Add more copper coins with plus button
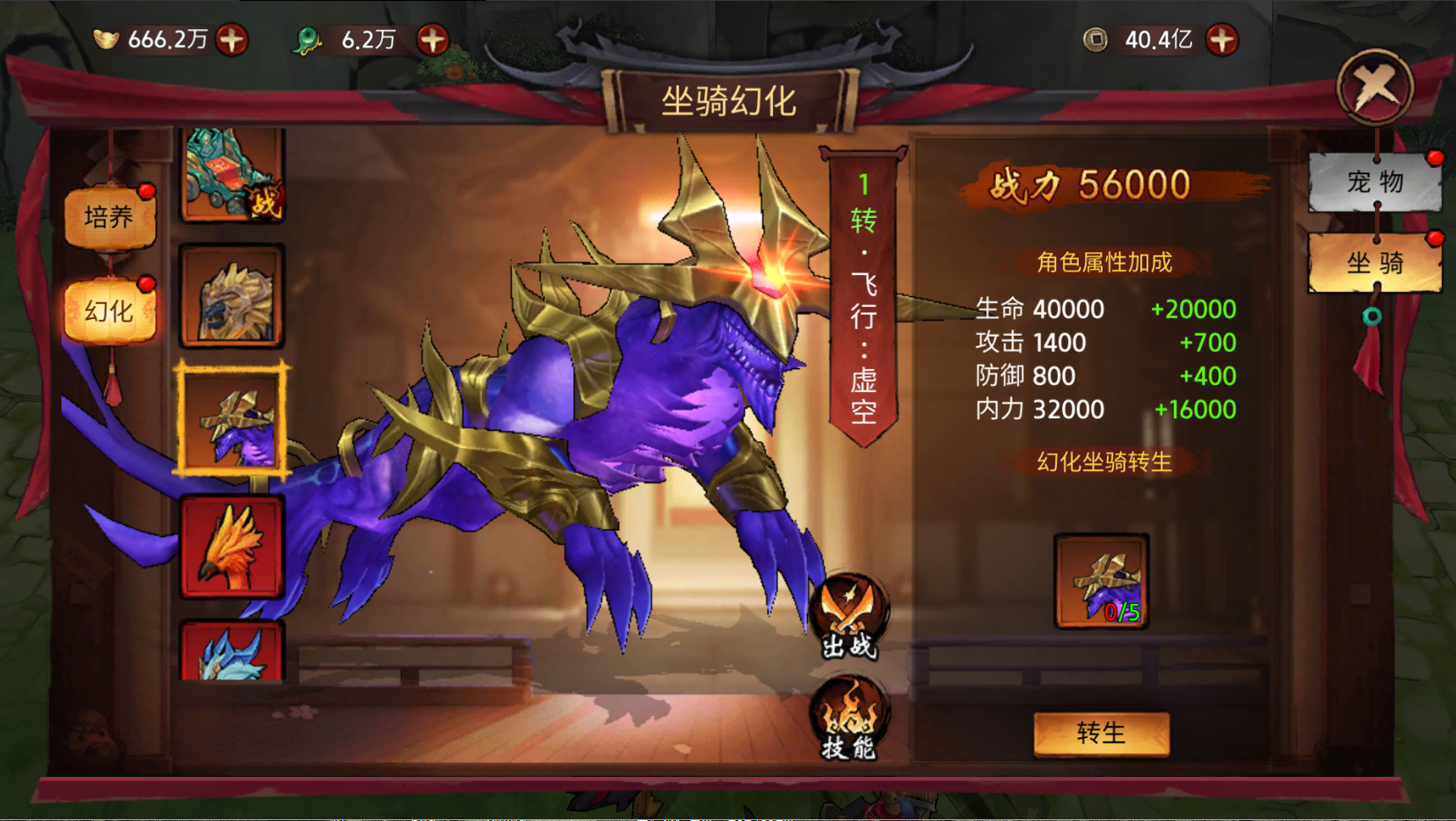This screenshot has height=821, width=1456. pos(1221,40)
